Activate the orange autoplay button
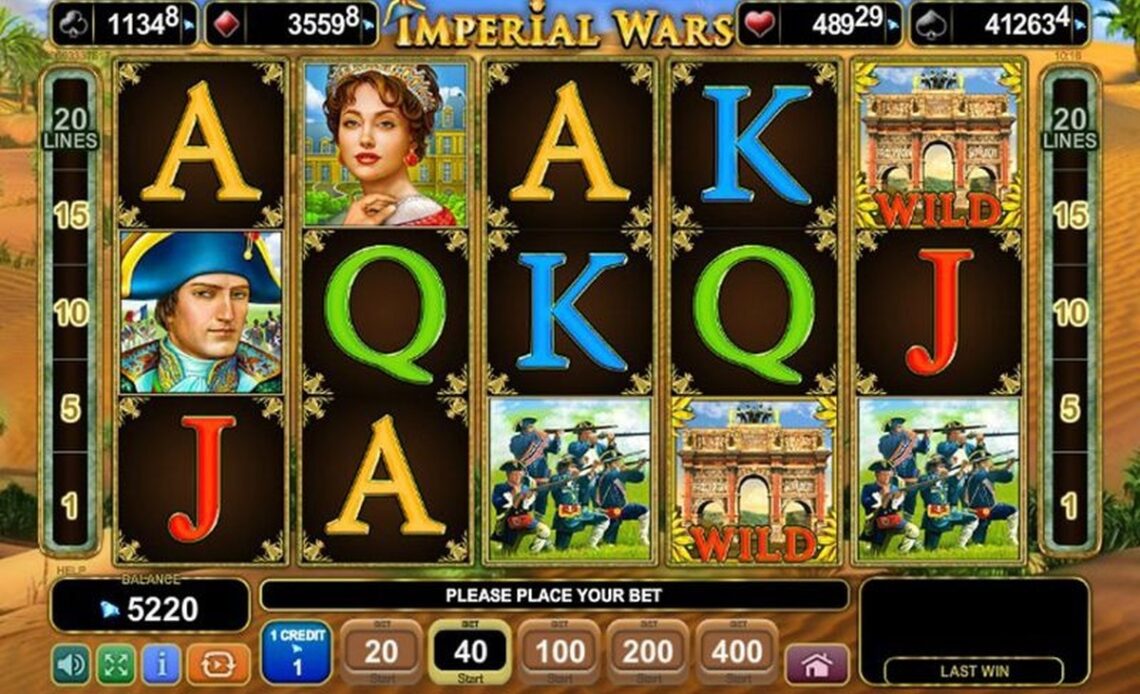 pos(217,664)
